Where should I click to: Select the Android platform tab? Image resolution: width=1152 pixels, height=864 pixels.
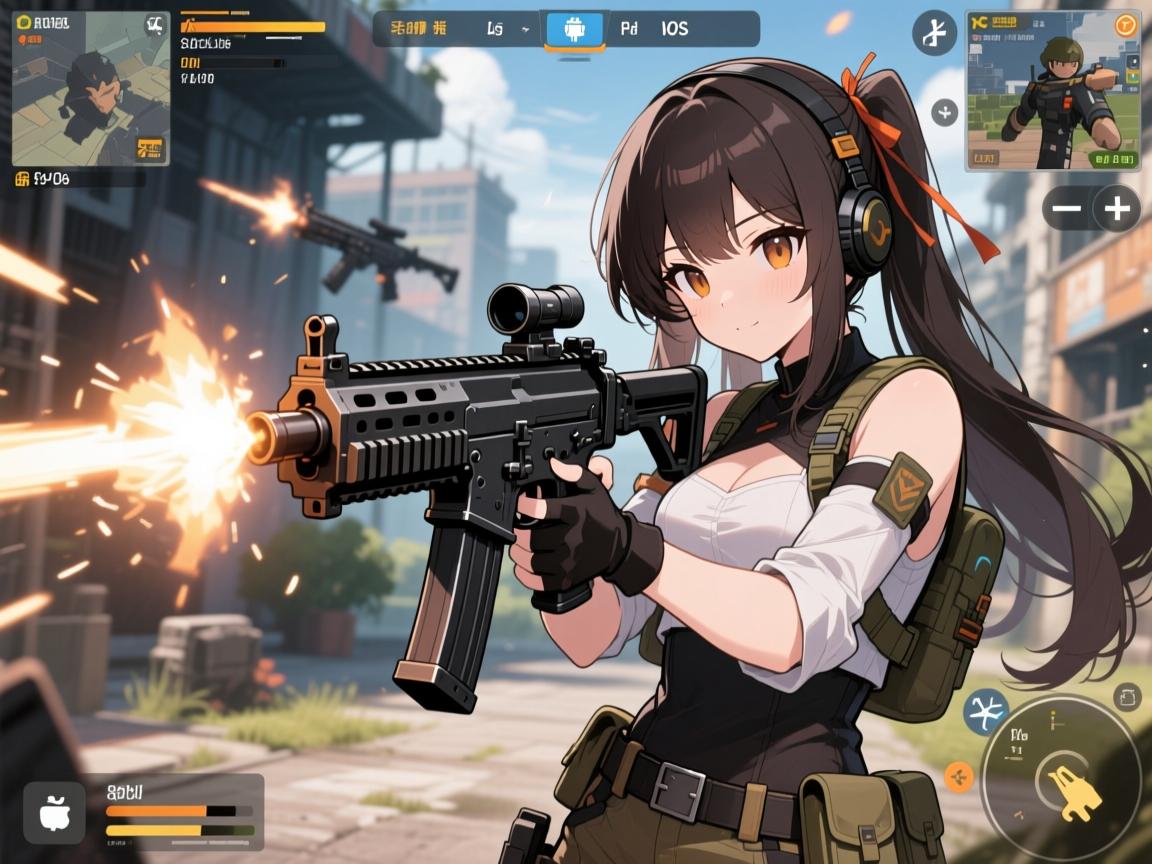574,30
